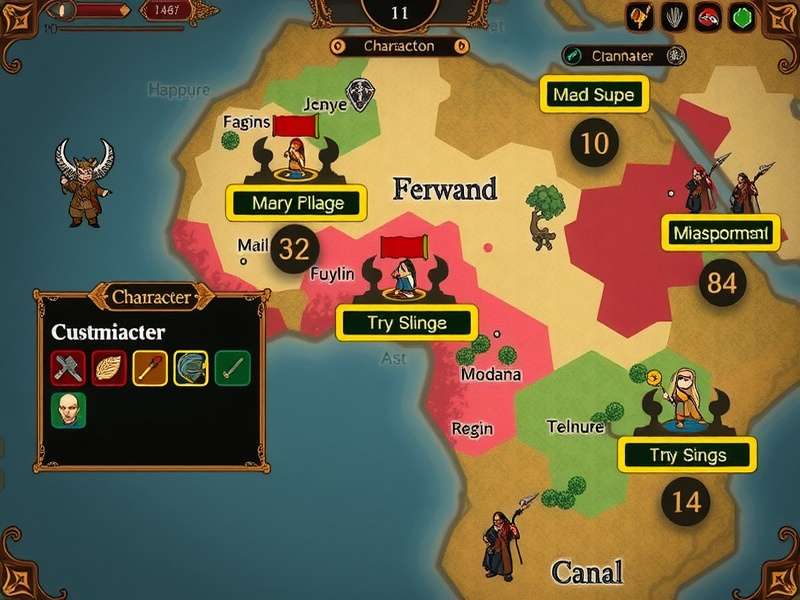Choose the Try Sings map label
Image resolution: width=800 pixels, height=600 pixels.
click(x=687, y=455)
